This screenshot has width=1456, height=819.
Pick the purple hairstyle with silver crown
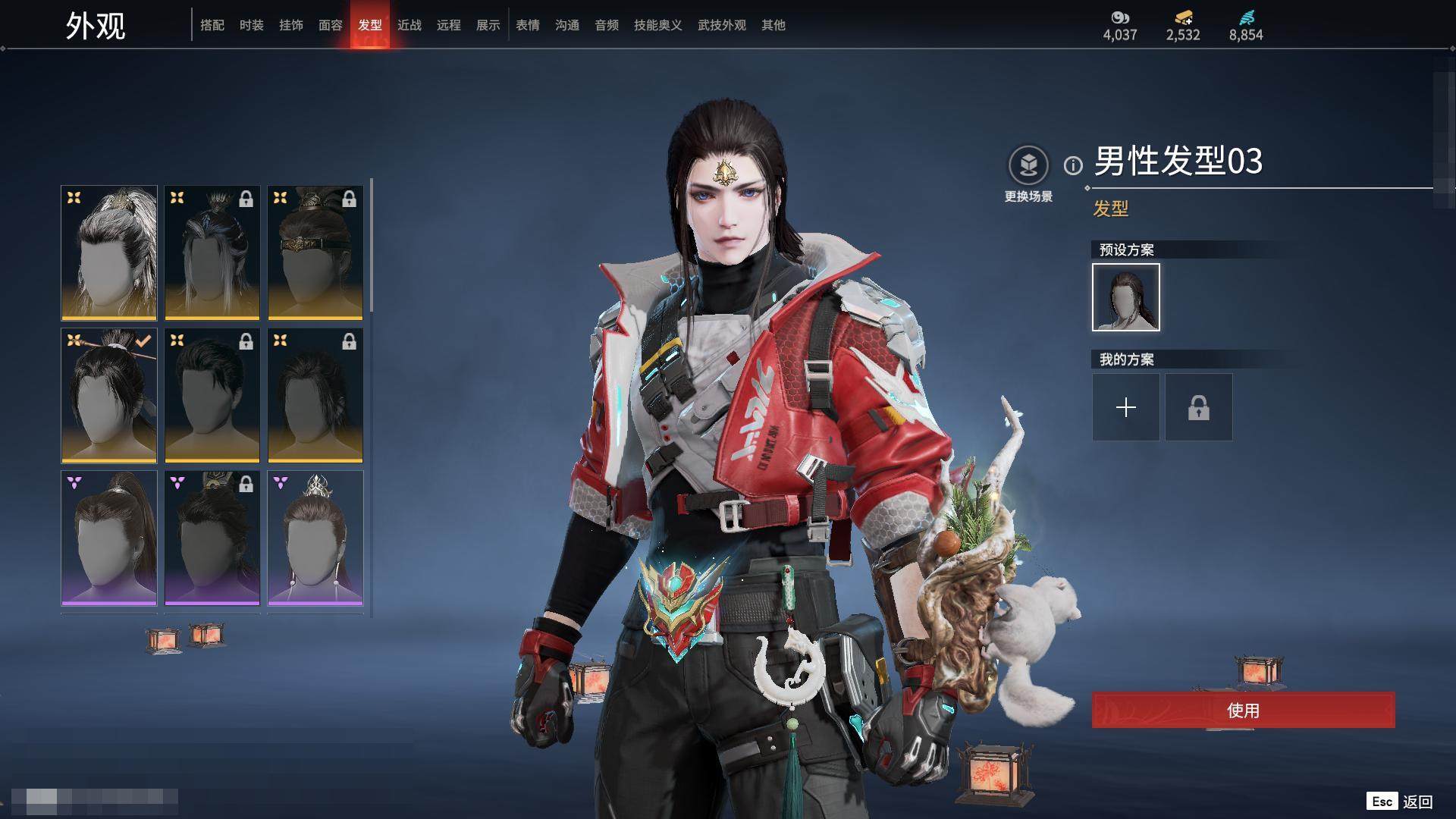[x=315, y=538]
